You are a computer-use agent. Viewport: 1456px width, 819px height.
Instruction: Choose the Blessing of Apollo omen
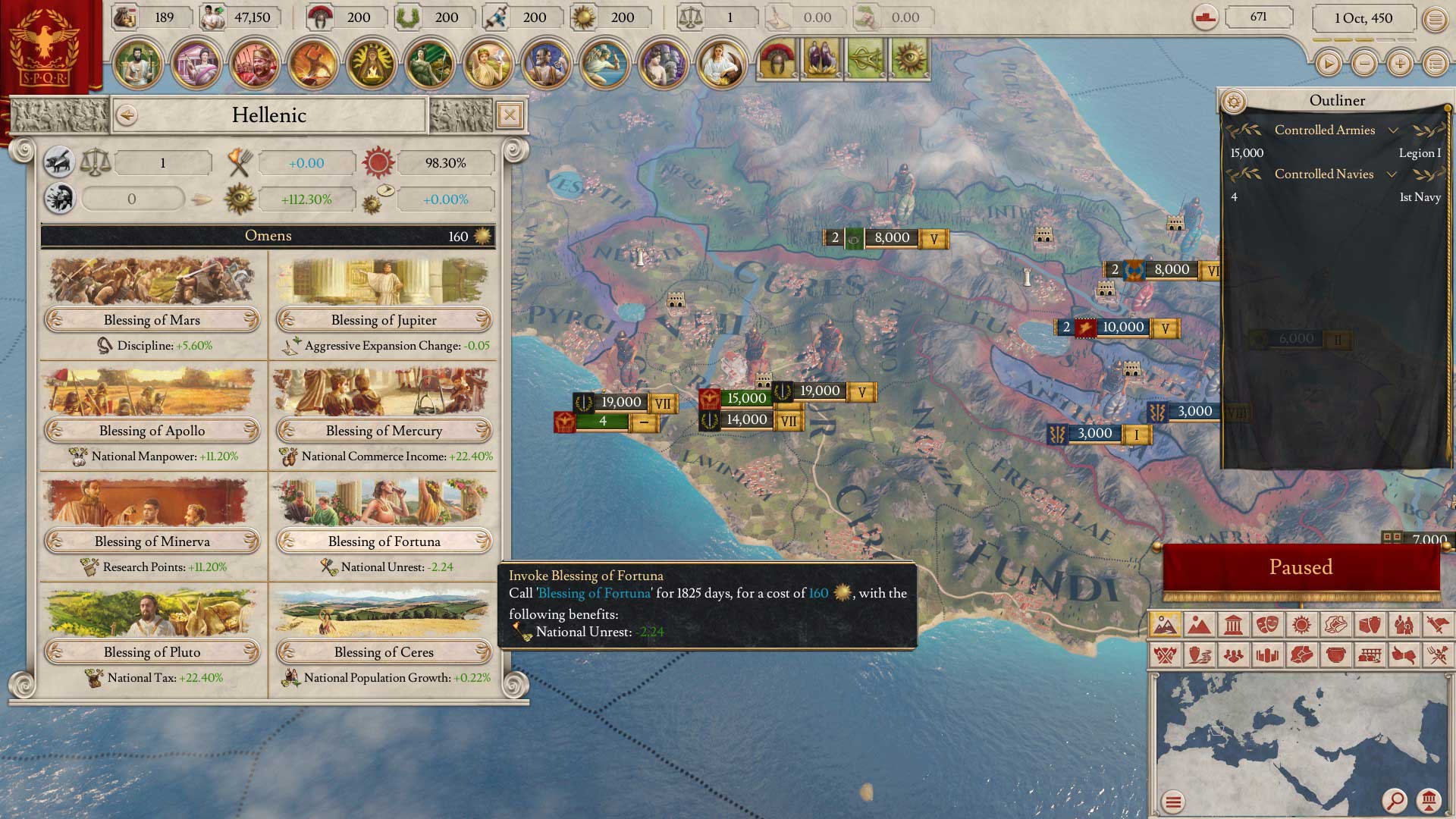152,431
